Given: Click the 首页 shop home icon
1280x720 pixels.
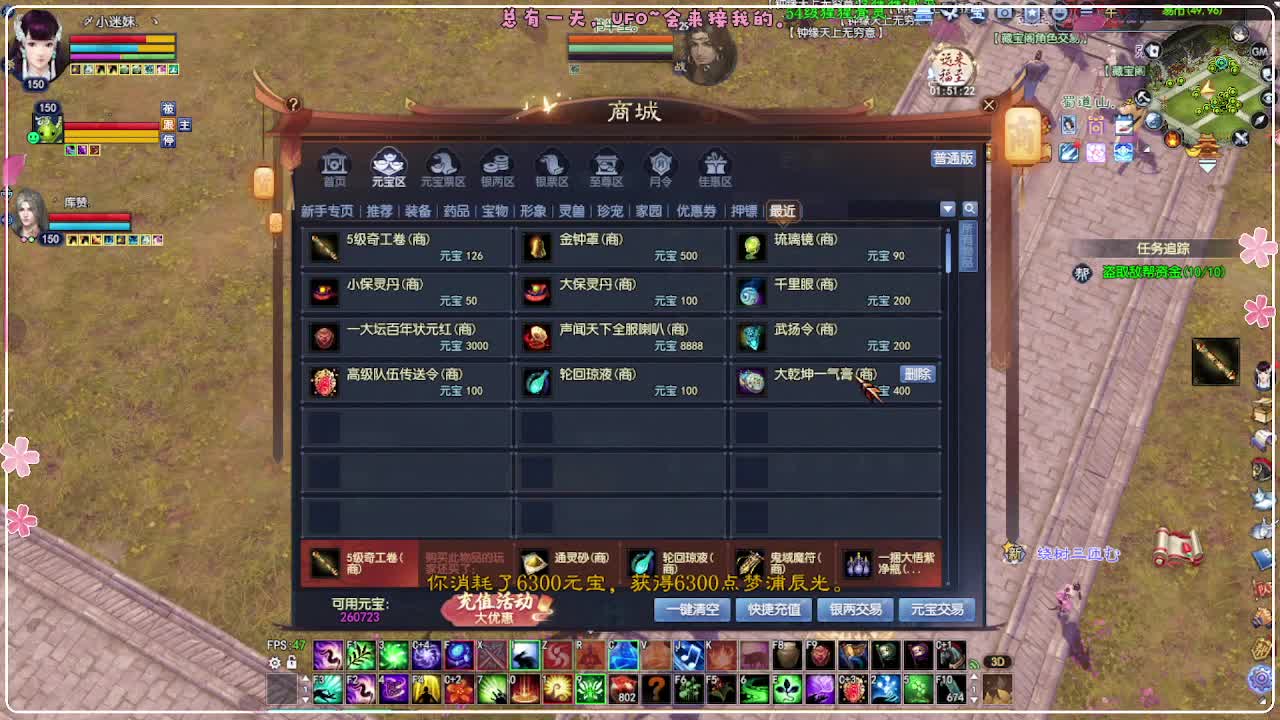Looking at the screenshot, I should tap(334, 165).
